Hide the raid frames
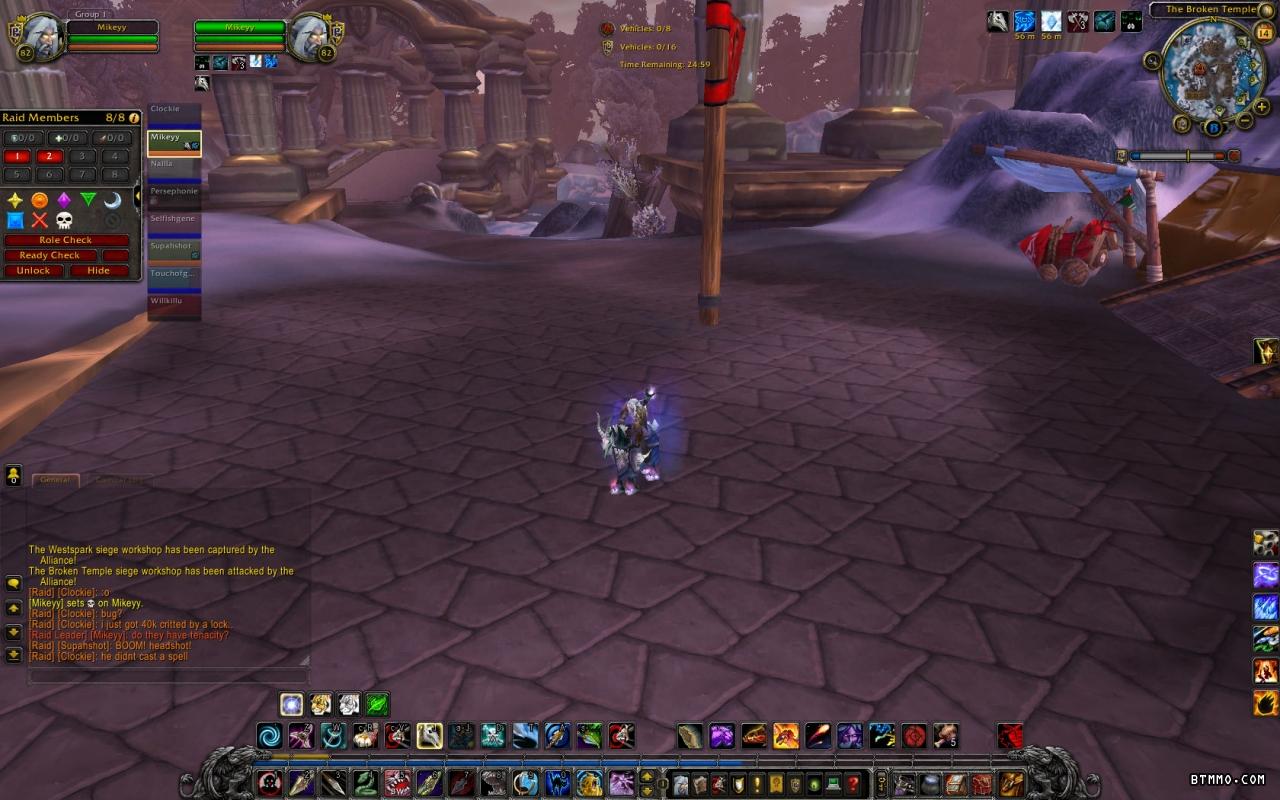1280x800 pixels. [x=98, y=270]
